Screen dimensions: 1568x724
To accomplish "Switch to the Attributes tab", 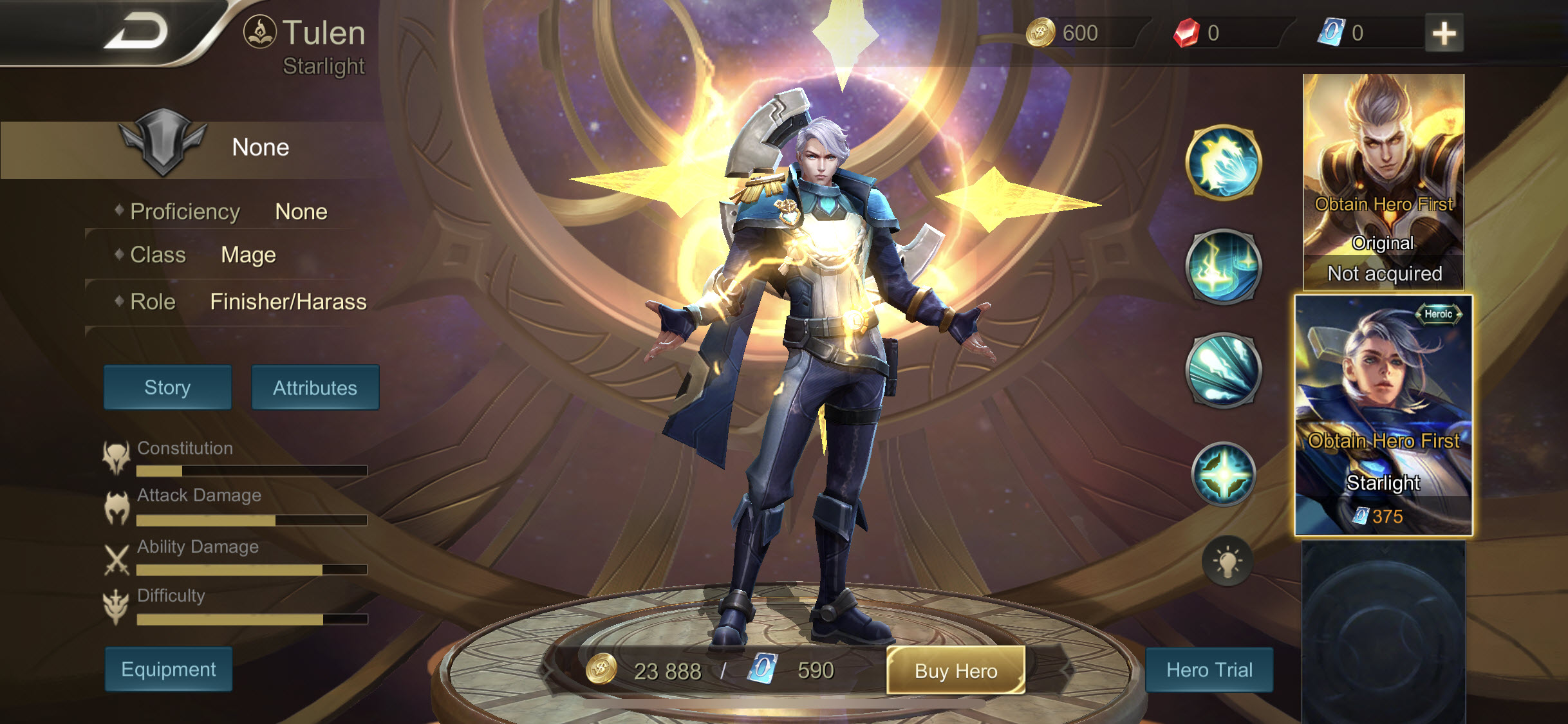I will 315,387.
